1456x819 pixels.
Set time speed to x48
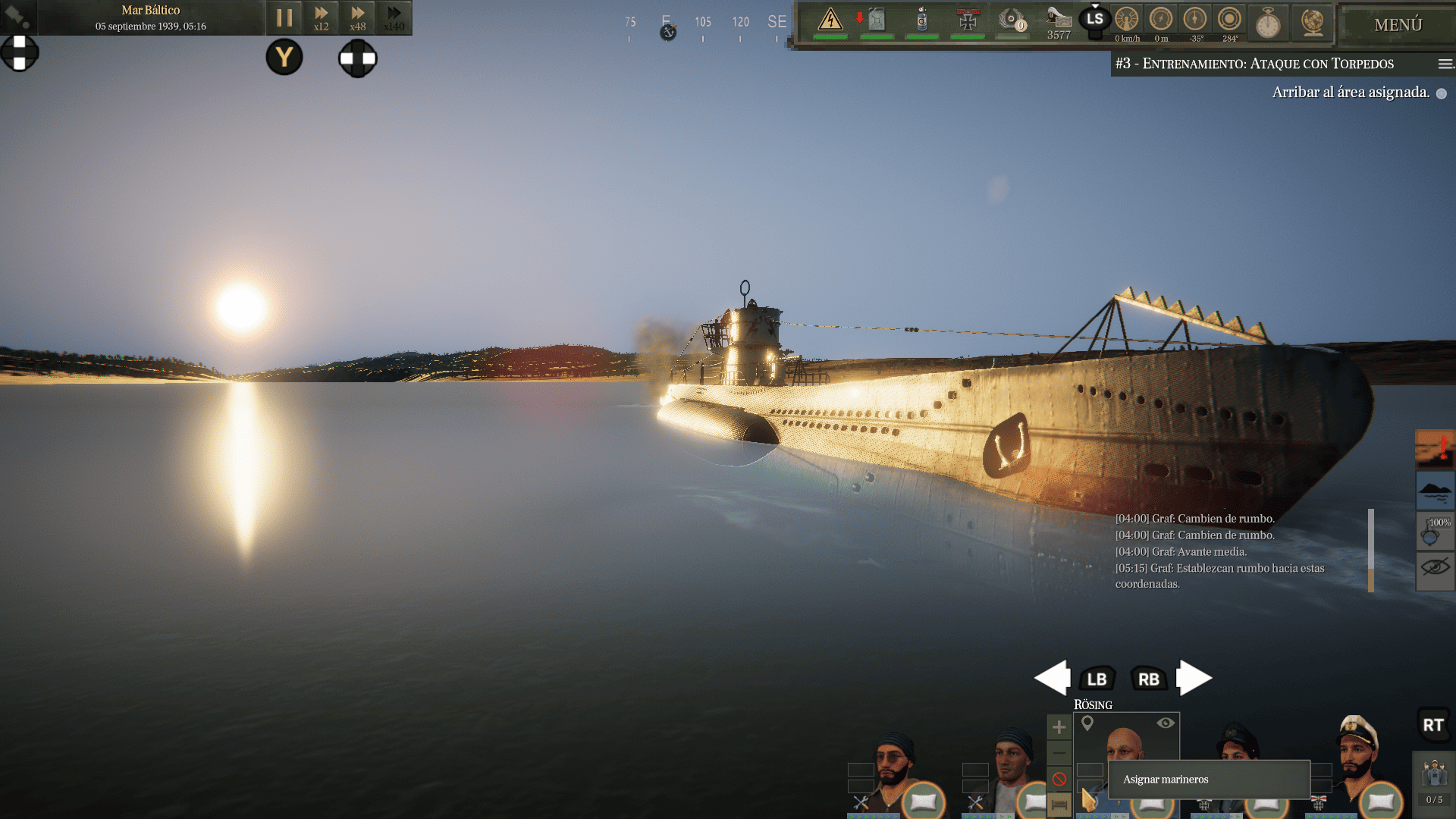(357, 17)
